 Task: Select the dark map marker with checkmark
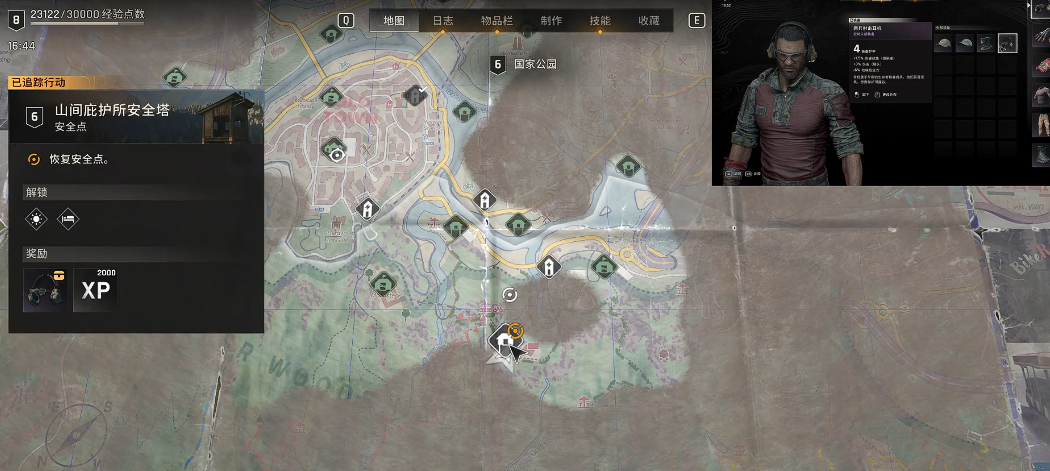click(414, 94)
